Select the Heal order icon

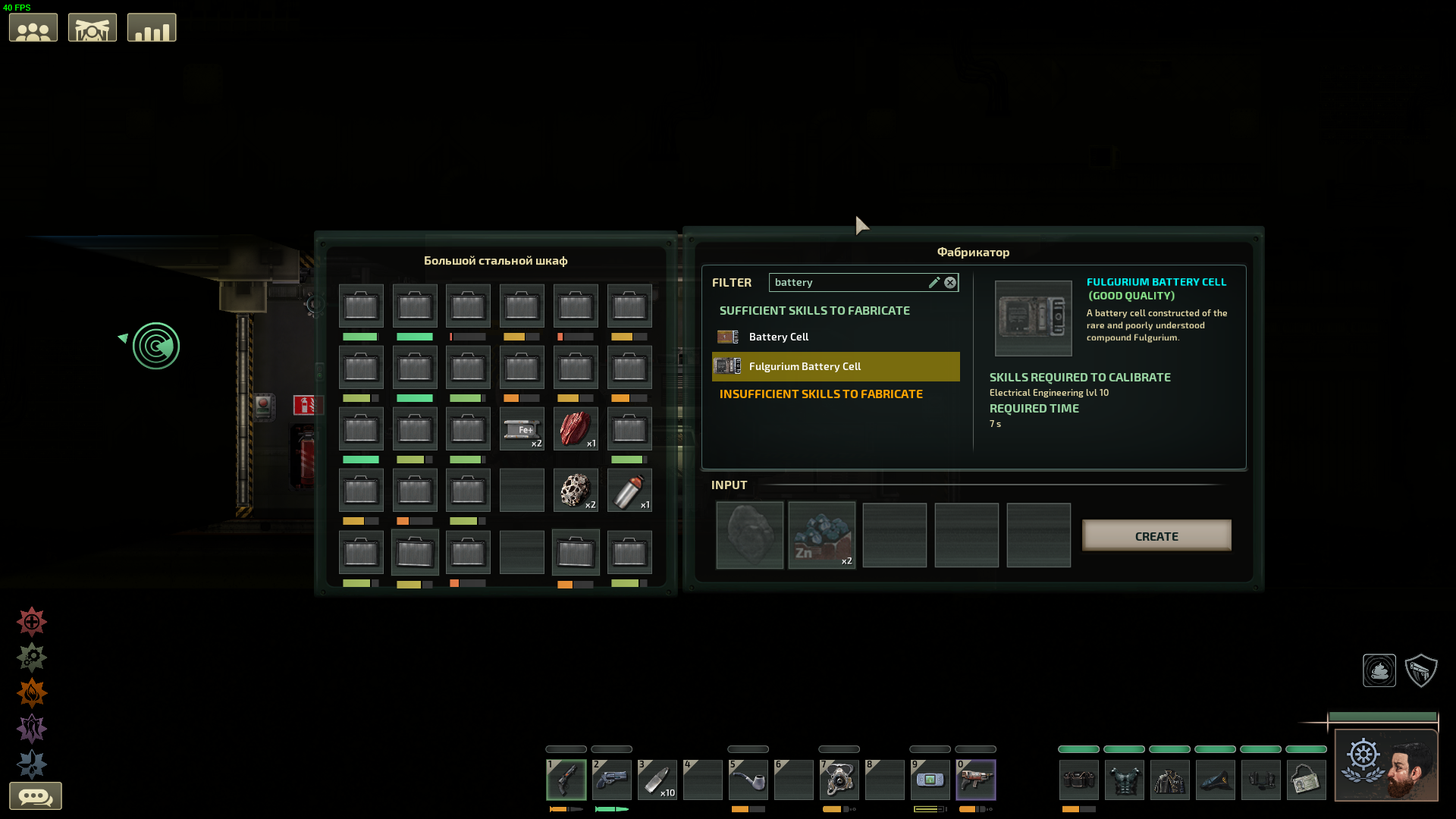point(30,622)
